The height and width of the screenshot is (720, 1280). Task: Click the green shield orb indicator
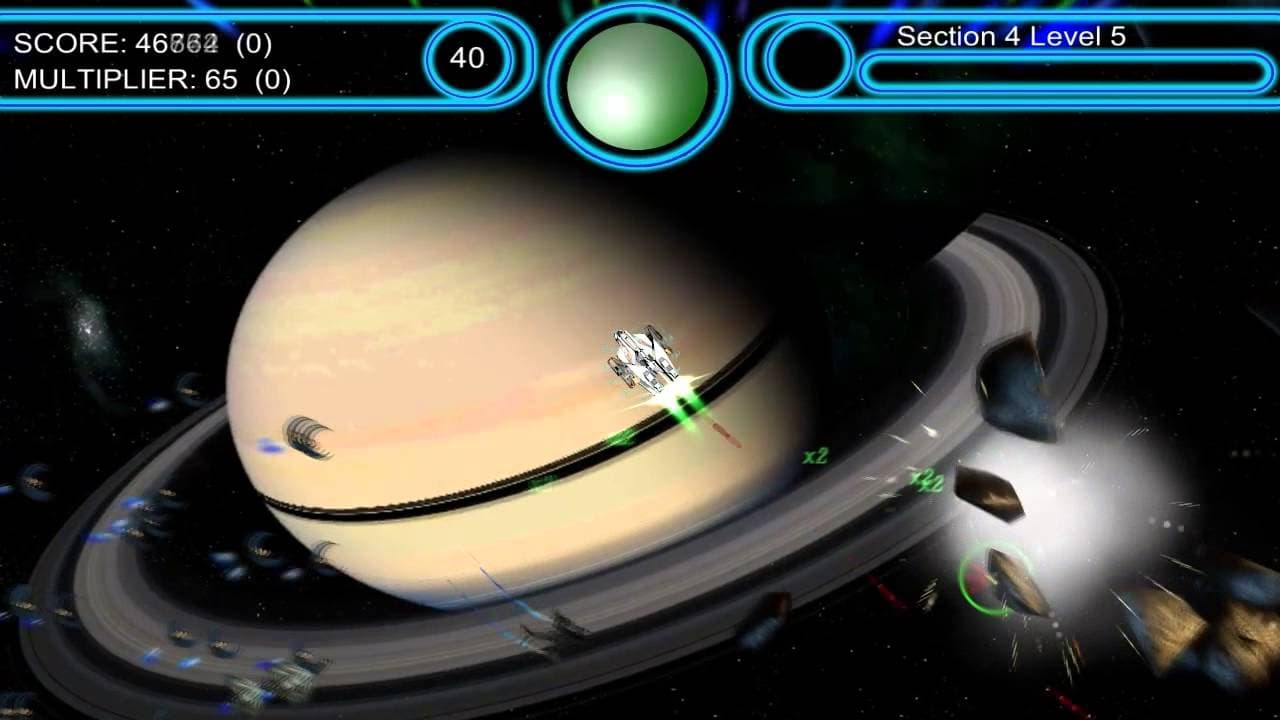pyautogui.click(x=637, y=85)
